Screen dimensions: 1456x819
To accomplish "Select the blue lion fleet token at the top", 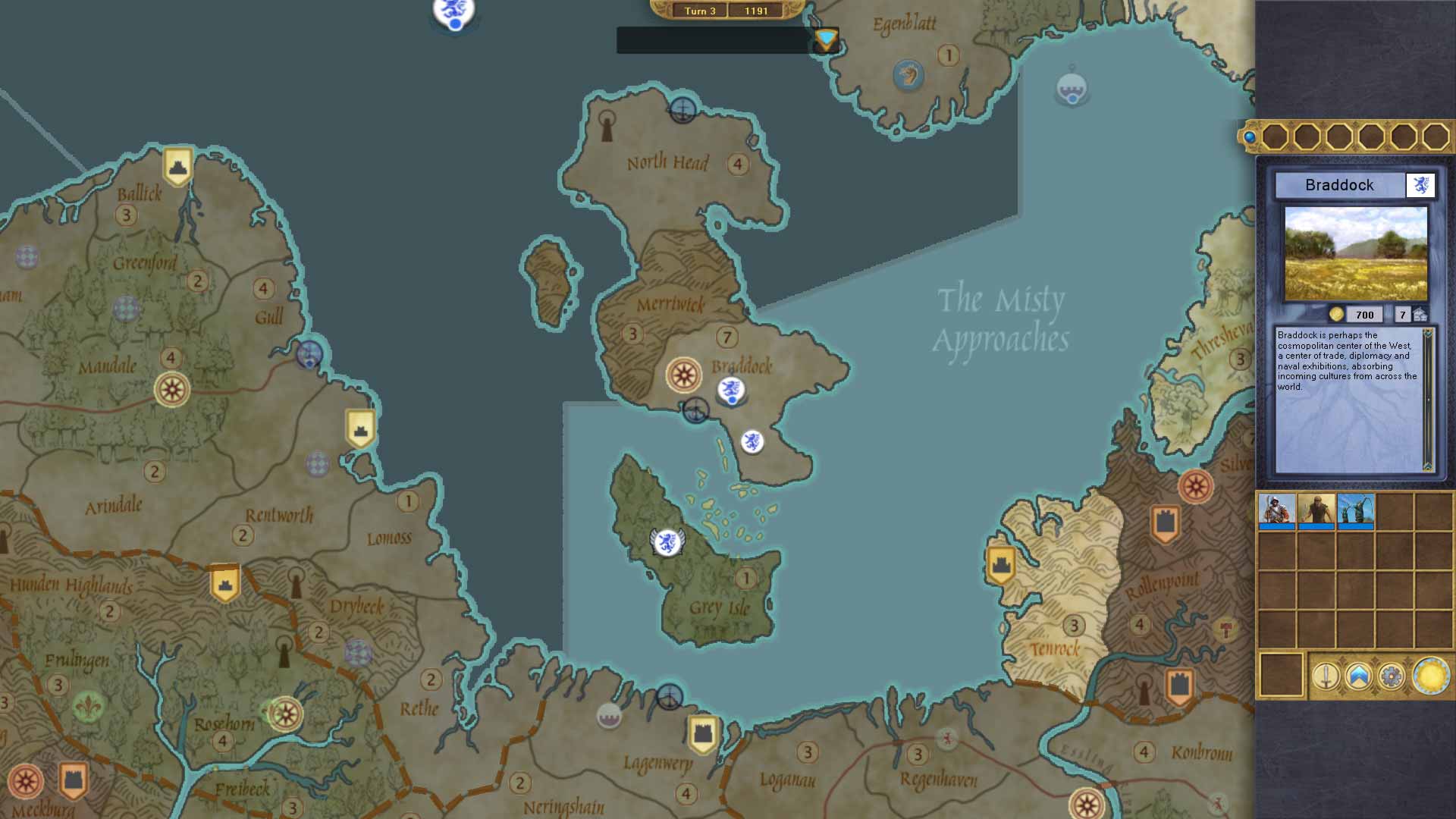I will coord(453,13).
